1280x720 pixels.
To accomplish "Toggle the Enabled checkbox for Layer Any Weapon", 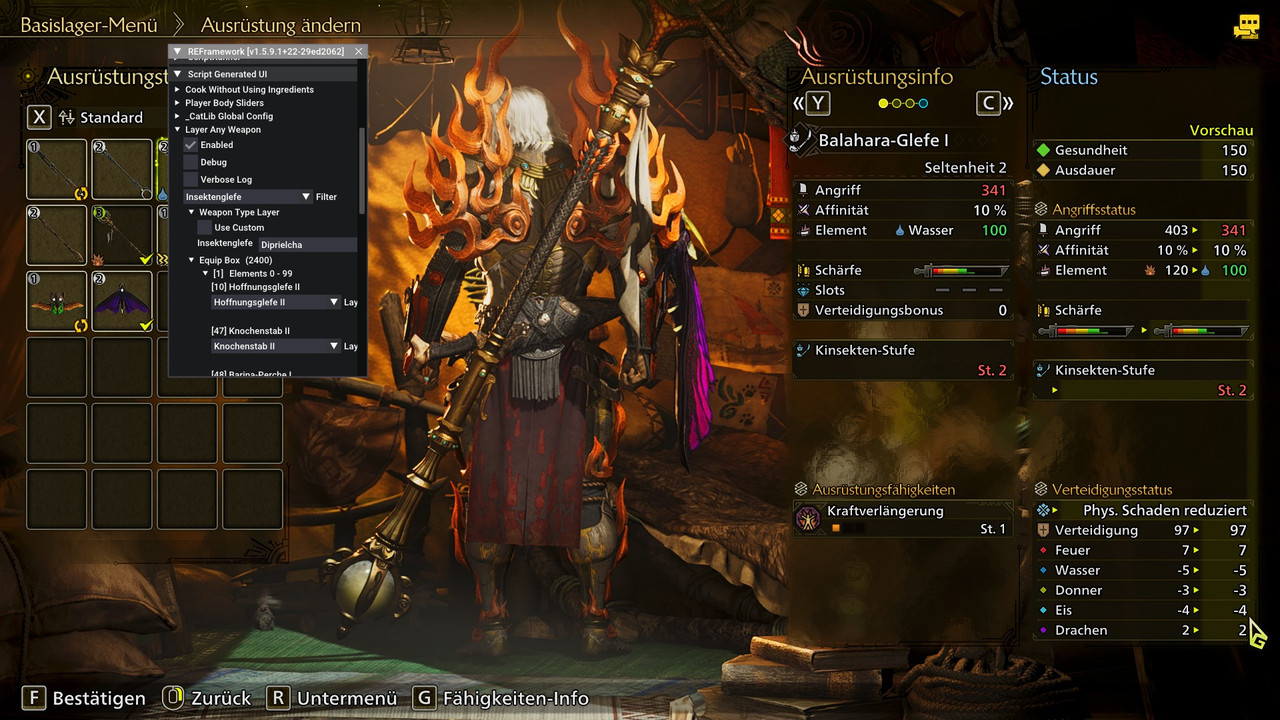I will 191,145.
